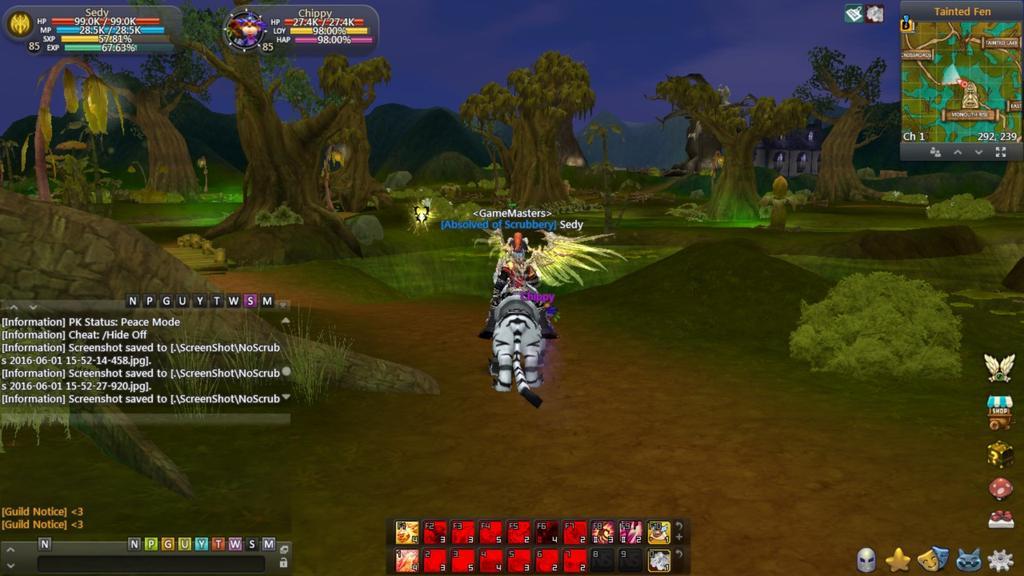This screenshot has height=576, width=1024.
Task: Open the gold star menu
Action: [x=898, y=559]
